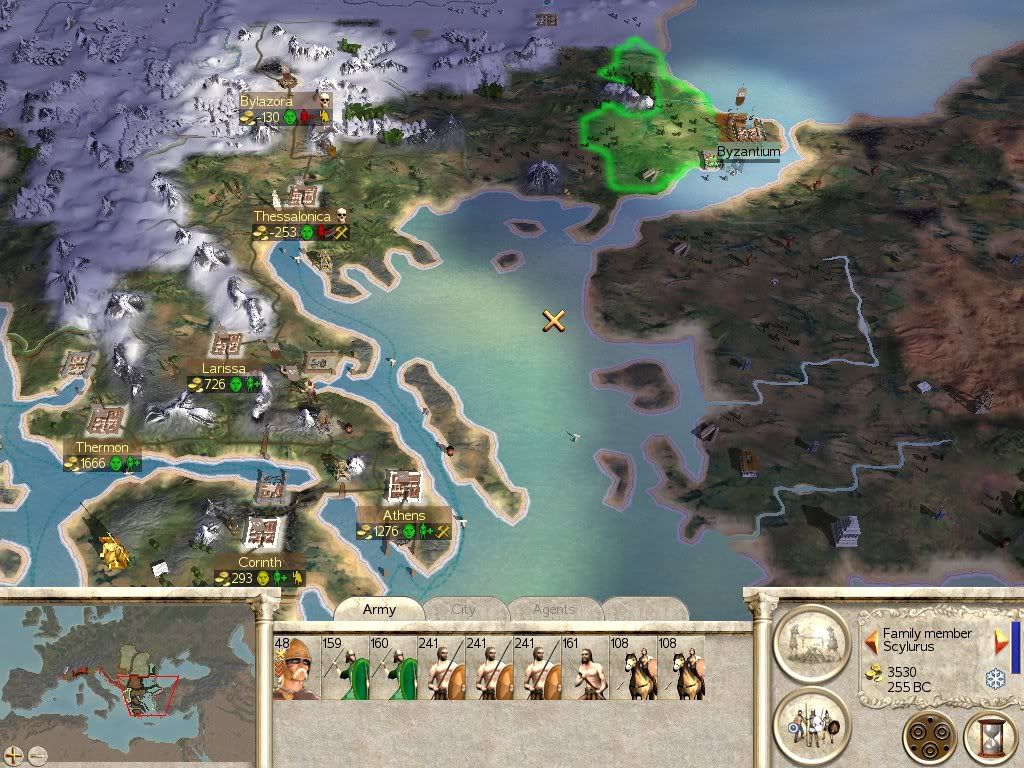Go to the previous character with the left arrow
This screenshot has width=1024, height=768.
(x=871, y=640)
